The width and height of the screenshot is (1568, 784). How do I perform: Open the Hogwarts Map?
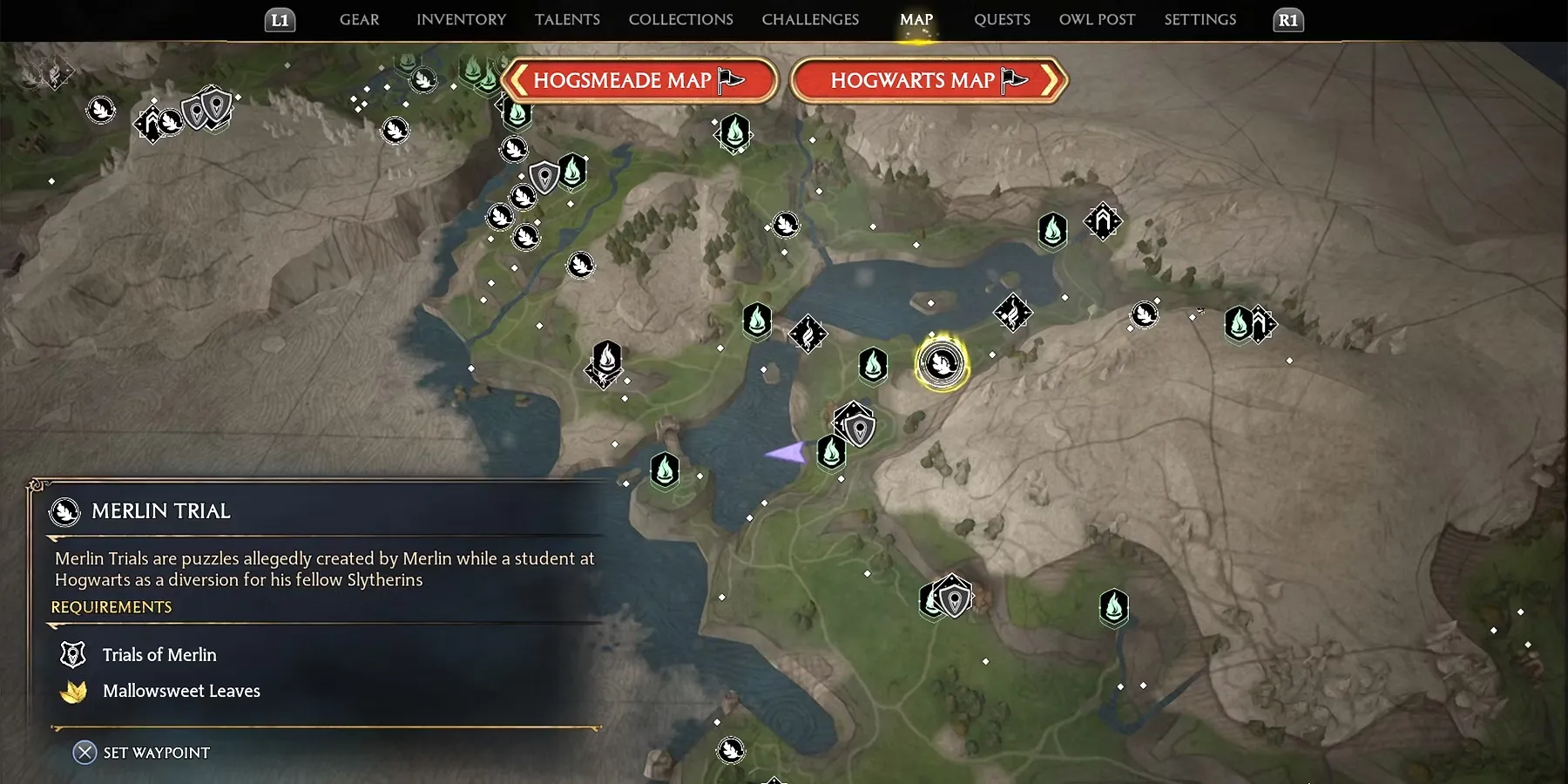coord(929,81)
